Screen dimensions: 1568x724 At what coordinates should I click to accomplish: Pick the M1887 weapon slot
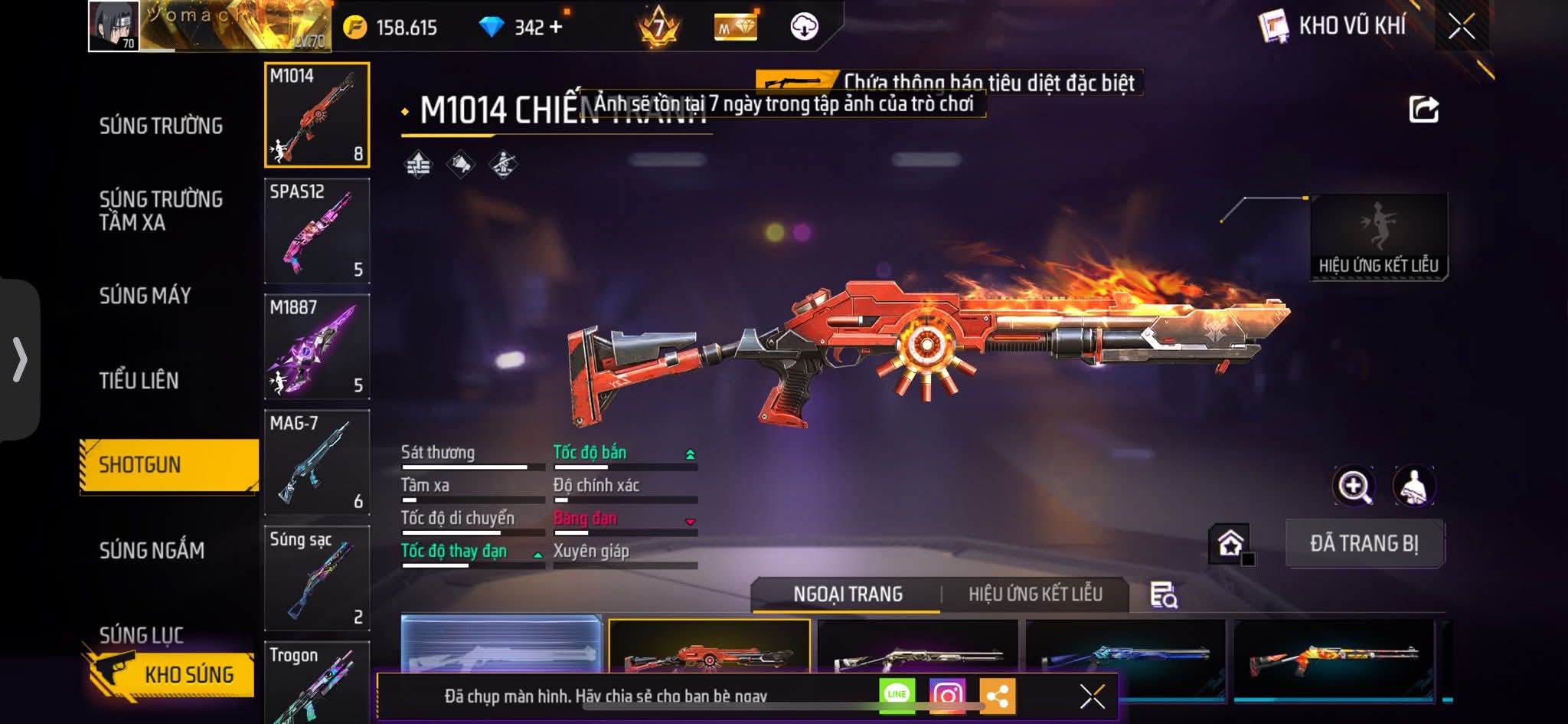[317, 346]
